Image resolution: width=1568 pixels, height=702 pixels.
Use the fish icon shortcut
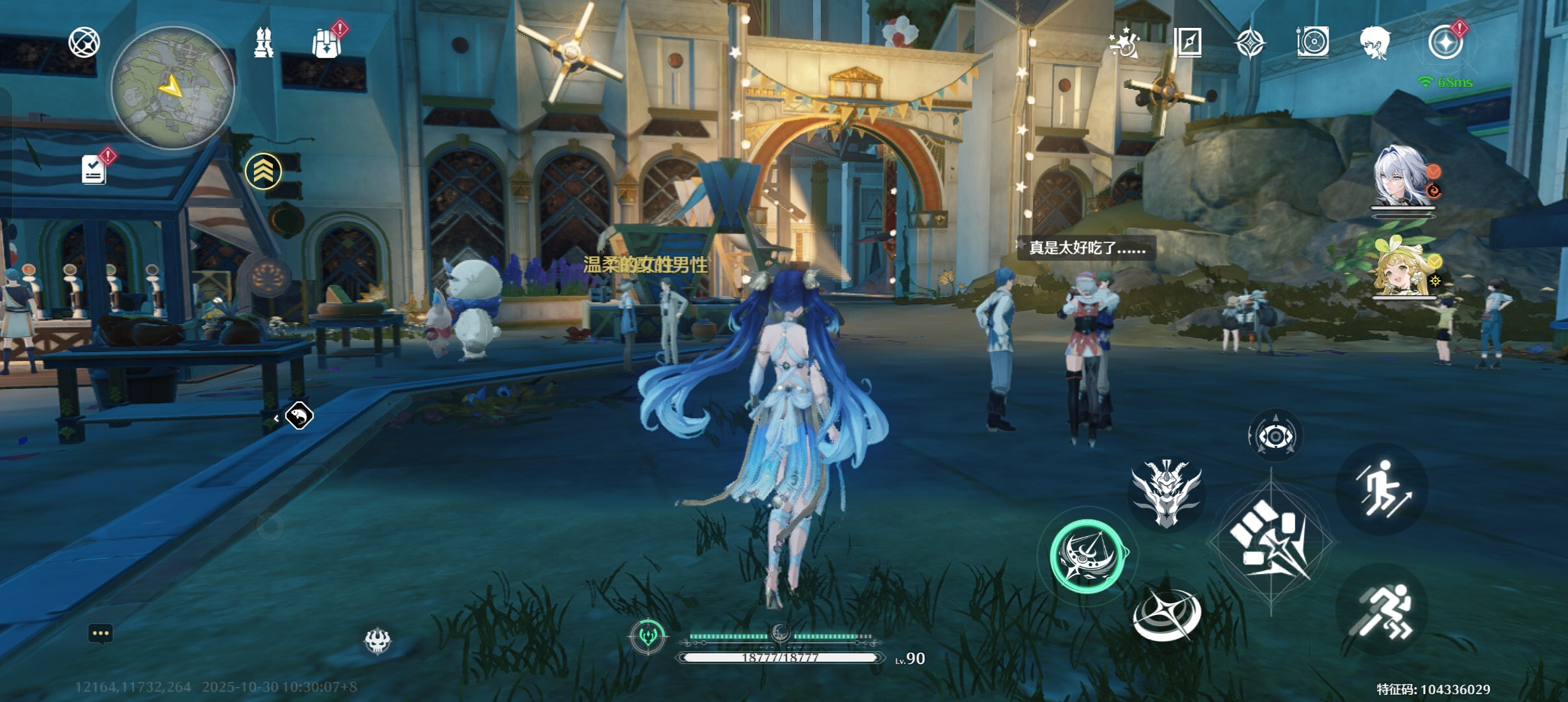[299, 416]
